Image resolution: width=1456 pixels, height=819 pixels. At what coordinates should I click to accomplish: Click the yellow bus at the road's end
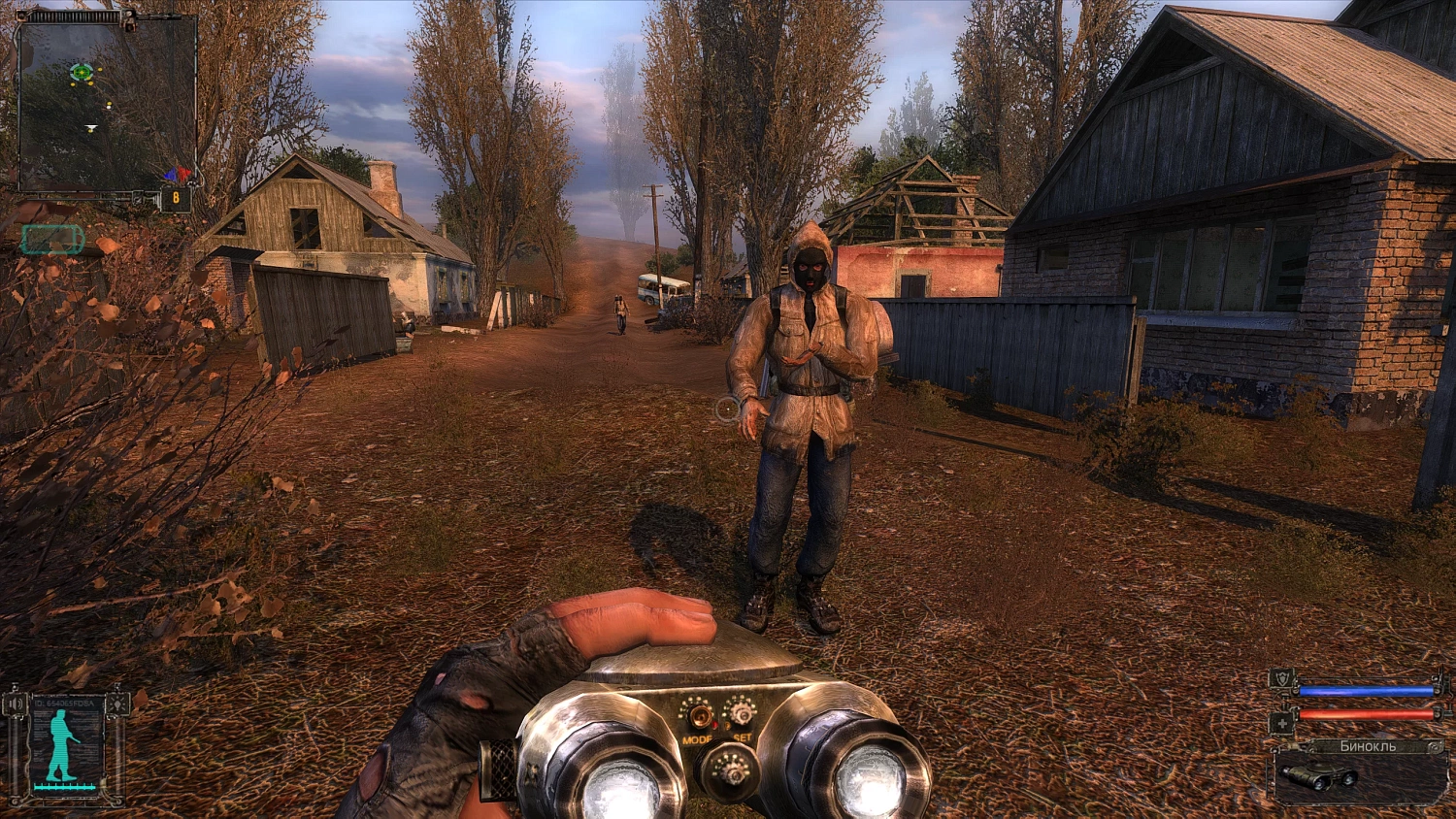point(661,287)
